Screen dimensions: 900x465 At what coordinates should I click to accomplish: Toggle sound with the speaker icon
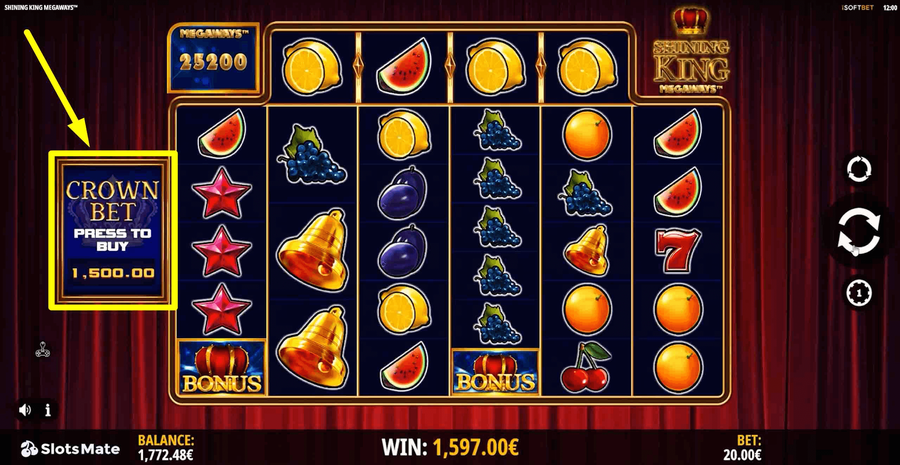[x=25, y=410]
